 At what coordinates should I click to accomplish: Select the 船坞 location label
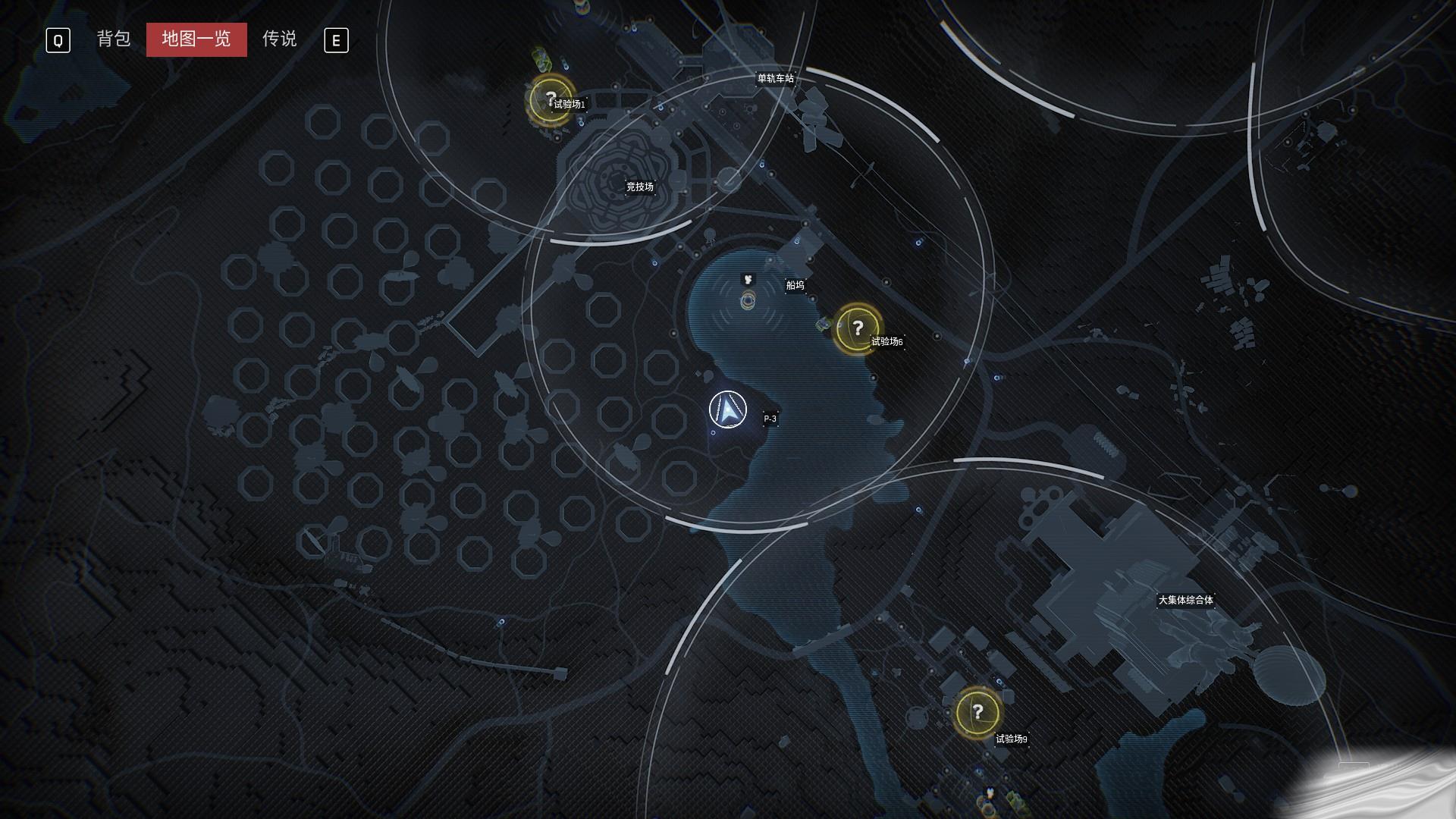coord(795,285)
